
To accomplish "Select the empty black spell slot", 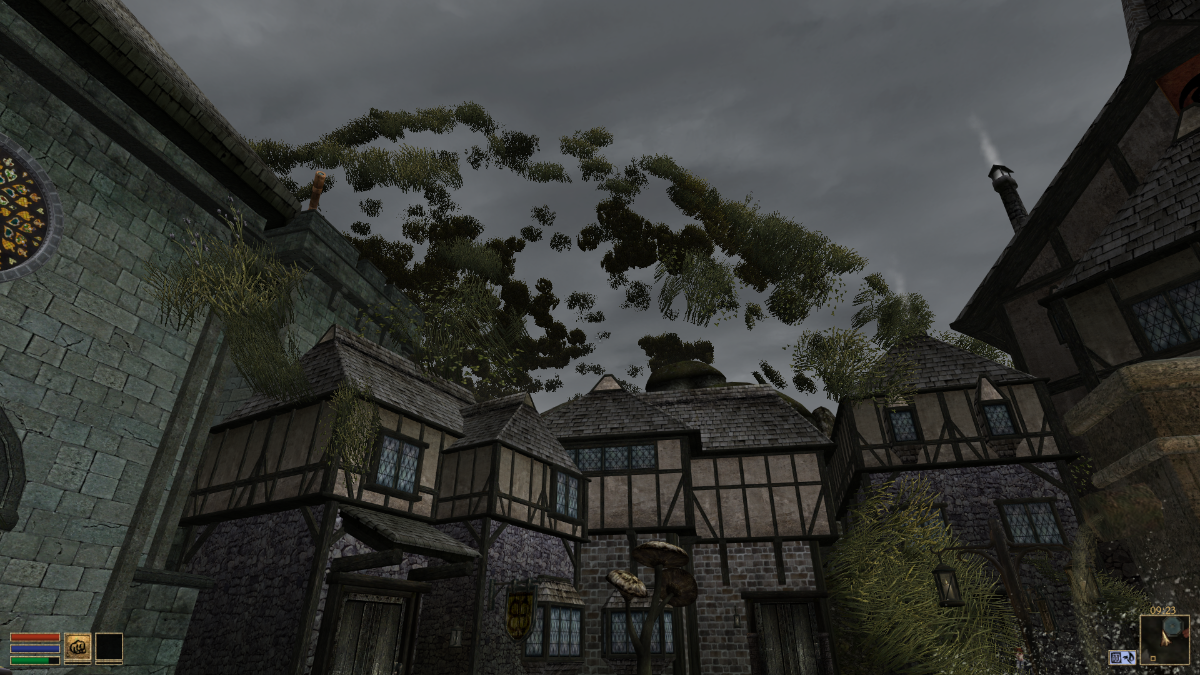I will pyautogui.click(x=109, y=648).
